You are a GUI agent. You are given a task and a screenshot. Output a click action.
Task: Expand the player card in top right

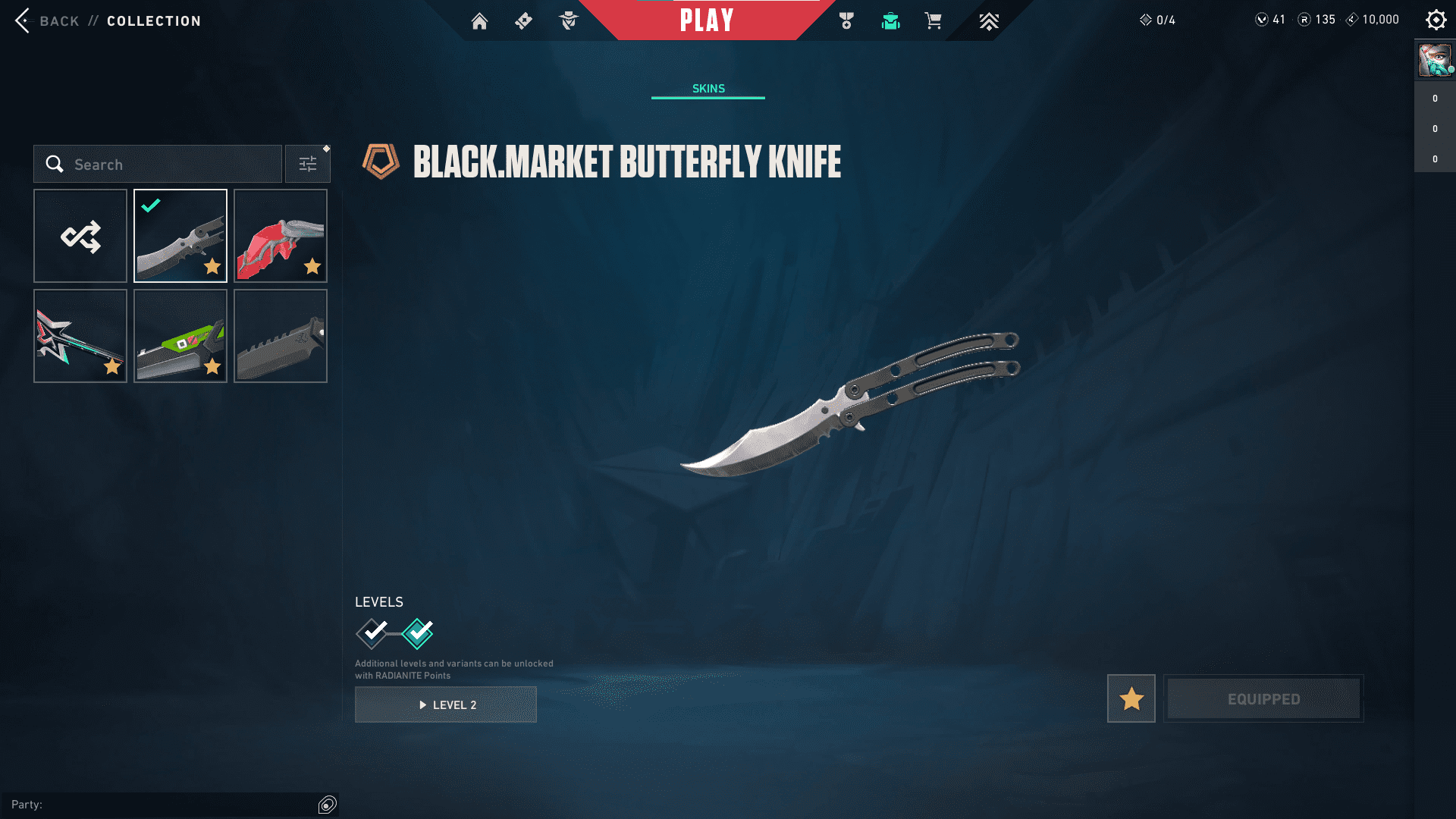pyautogui.click(x=1434, y=61)
